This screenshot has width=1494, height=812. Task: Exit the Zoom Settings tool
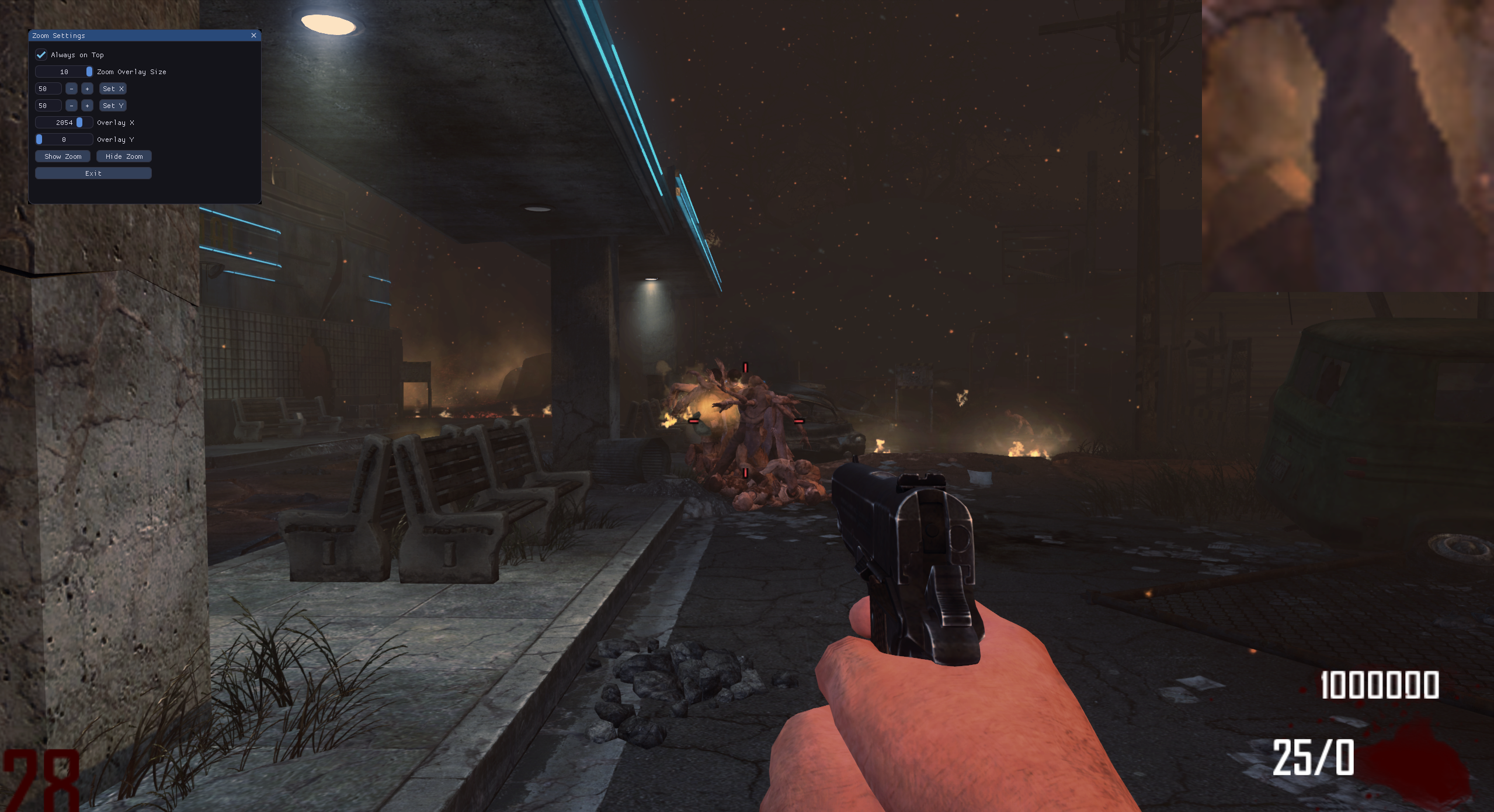click(x=93, y=173)
